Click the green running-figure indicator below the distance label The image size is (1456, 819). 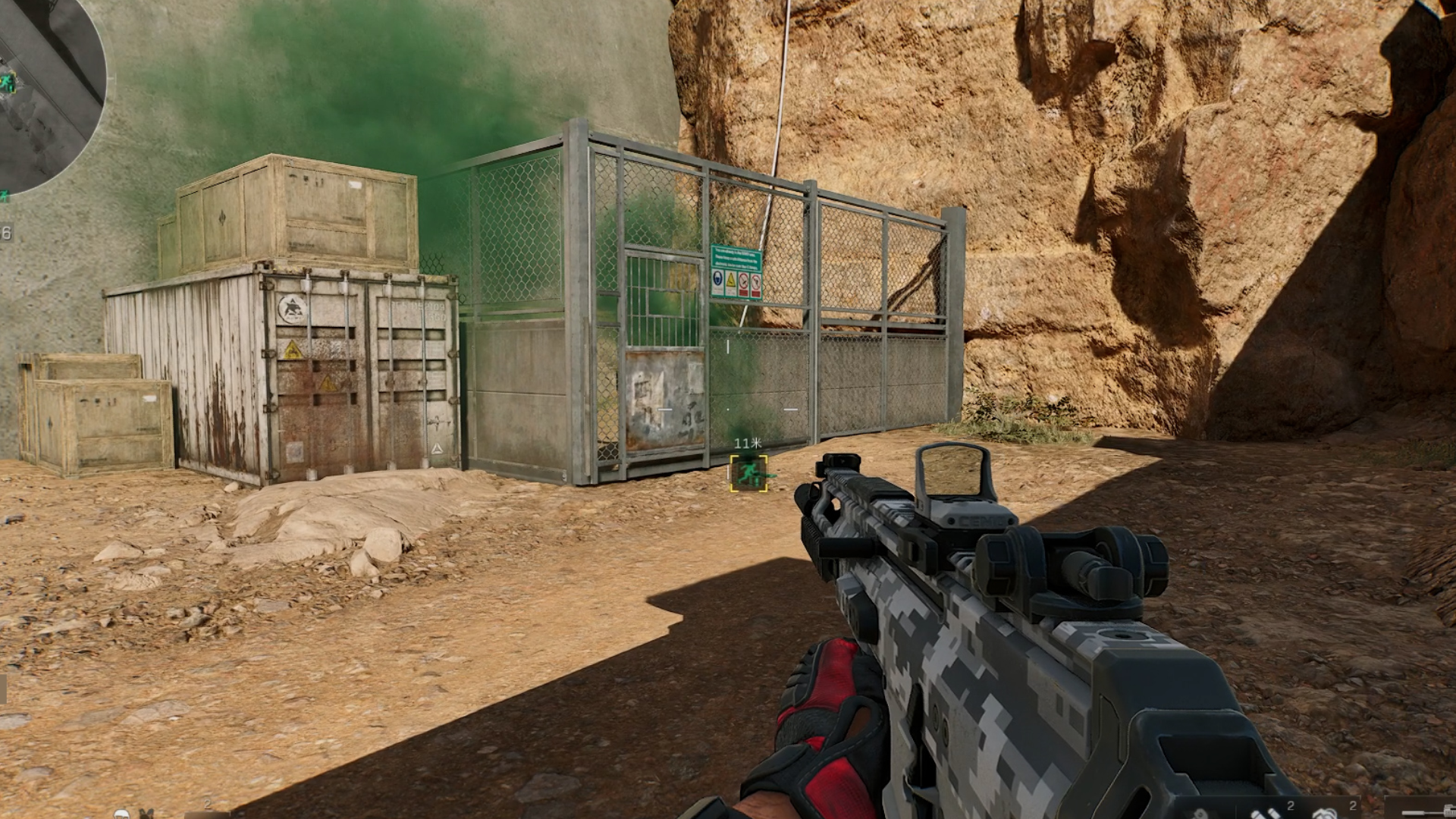pyautogui.click(x=751, y=472)
